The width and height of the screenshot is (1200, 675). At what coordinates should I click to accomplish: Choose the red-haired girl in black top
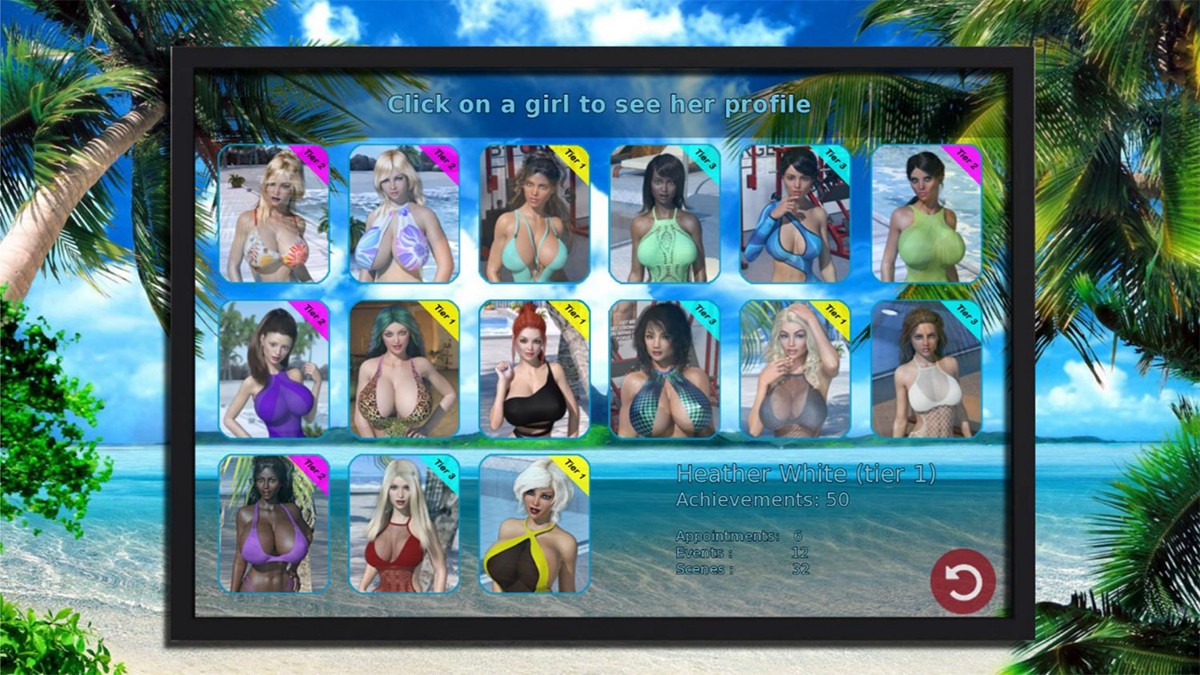(x=534, y=369)
